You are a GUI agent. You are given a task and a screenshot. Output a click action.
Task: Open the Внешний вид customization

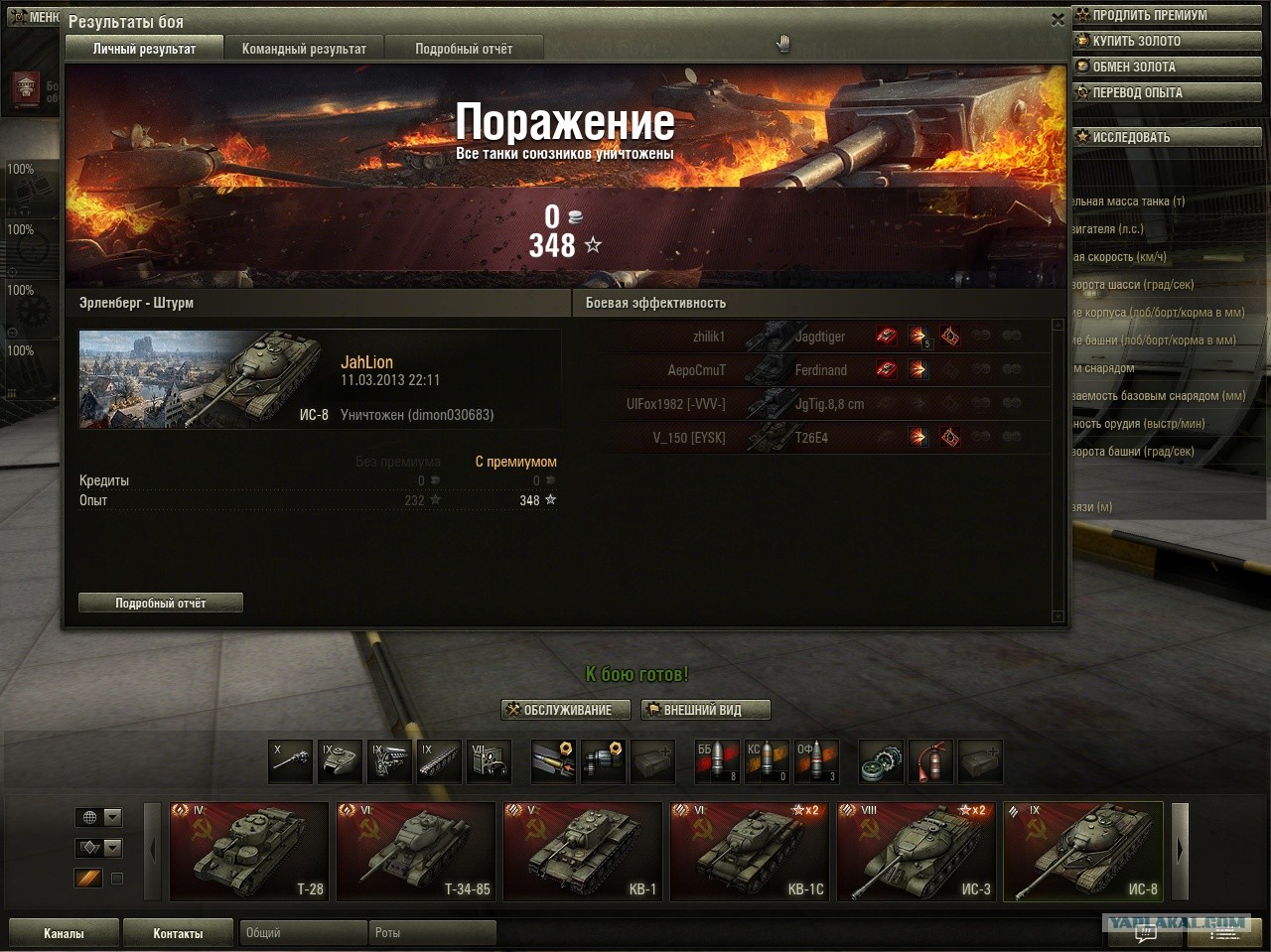click(705, 710)
